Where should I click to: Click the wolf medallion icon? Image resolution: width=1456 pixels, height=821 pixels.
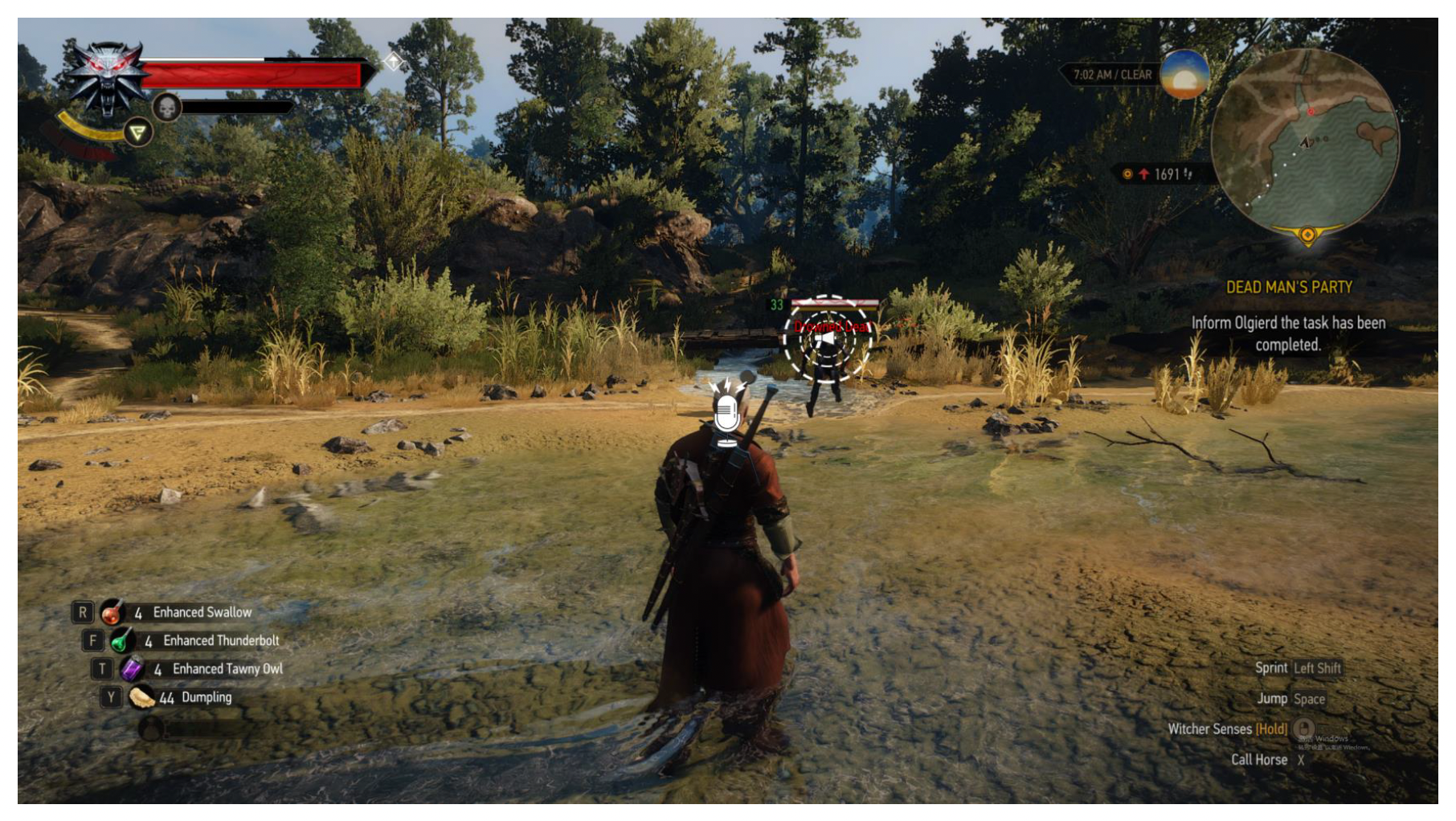tap(107, 79)
